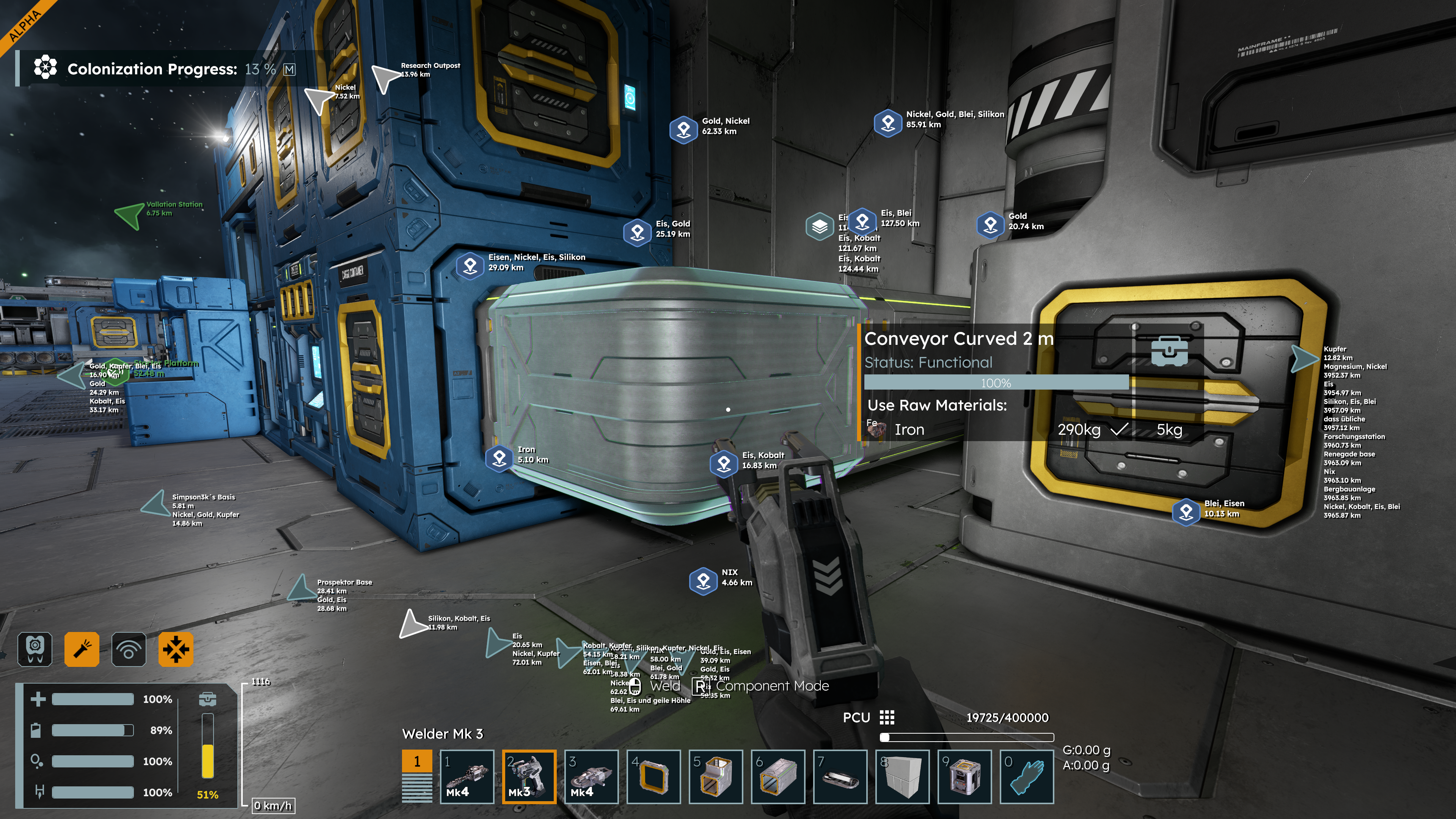Choose the Mk4 grinder in the hotbar
Screen dimensions: 1456x819
591,777
